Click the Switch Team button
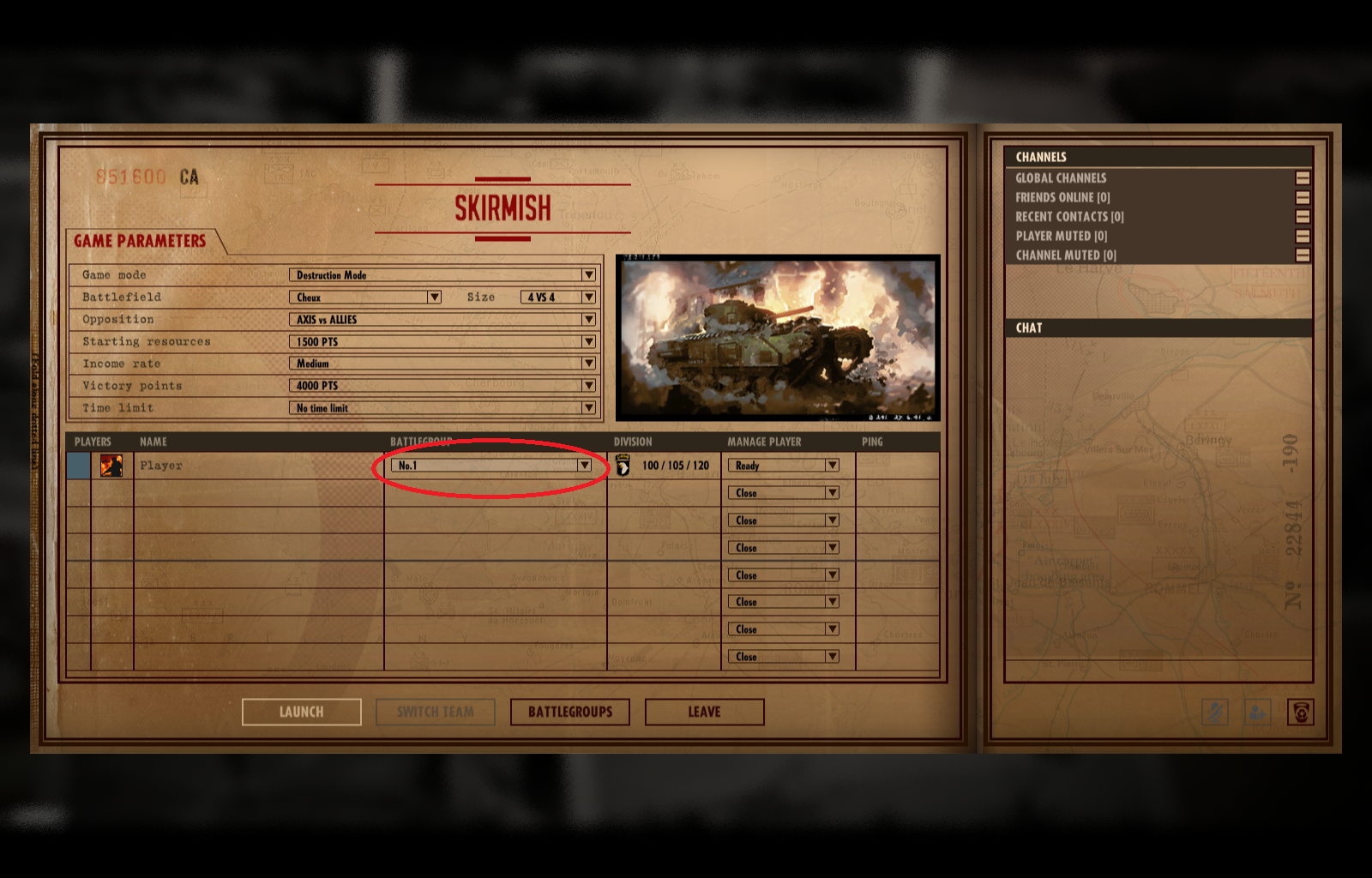Screen dimensions: 1372x878 coord(436,712)
